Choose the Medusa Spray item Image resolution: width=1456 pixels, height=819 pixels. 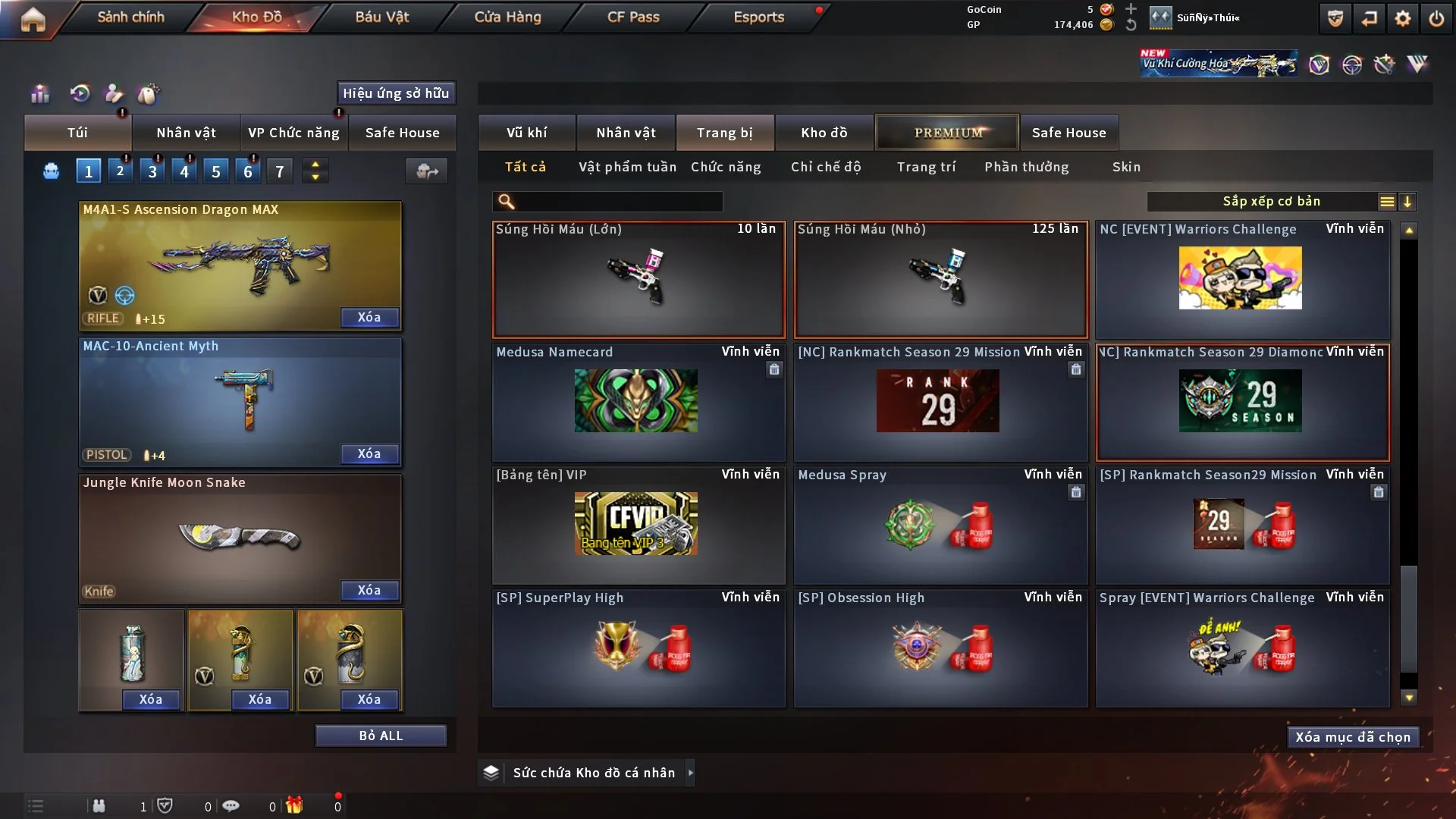[940, 525]
